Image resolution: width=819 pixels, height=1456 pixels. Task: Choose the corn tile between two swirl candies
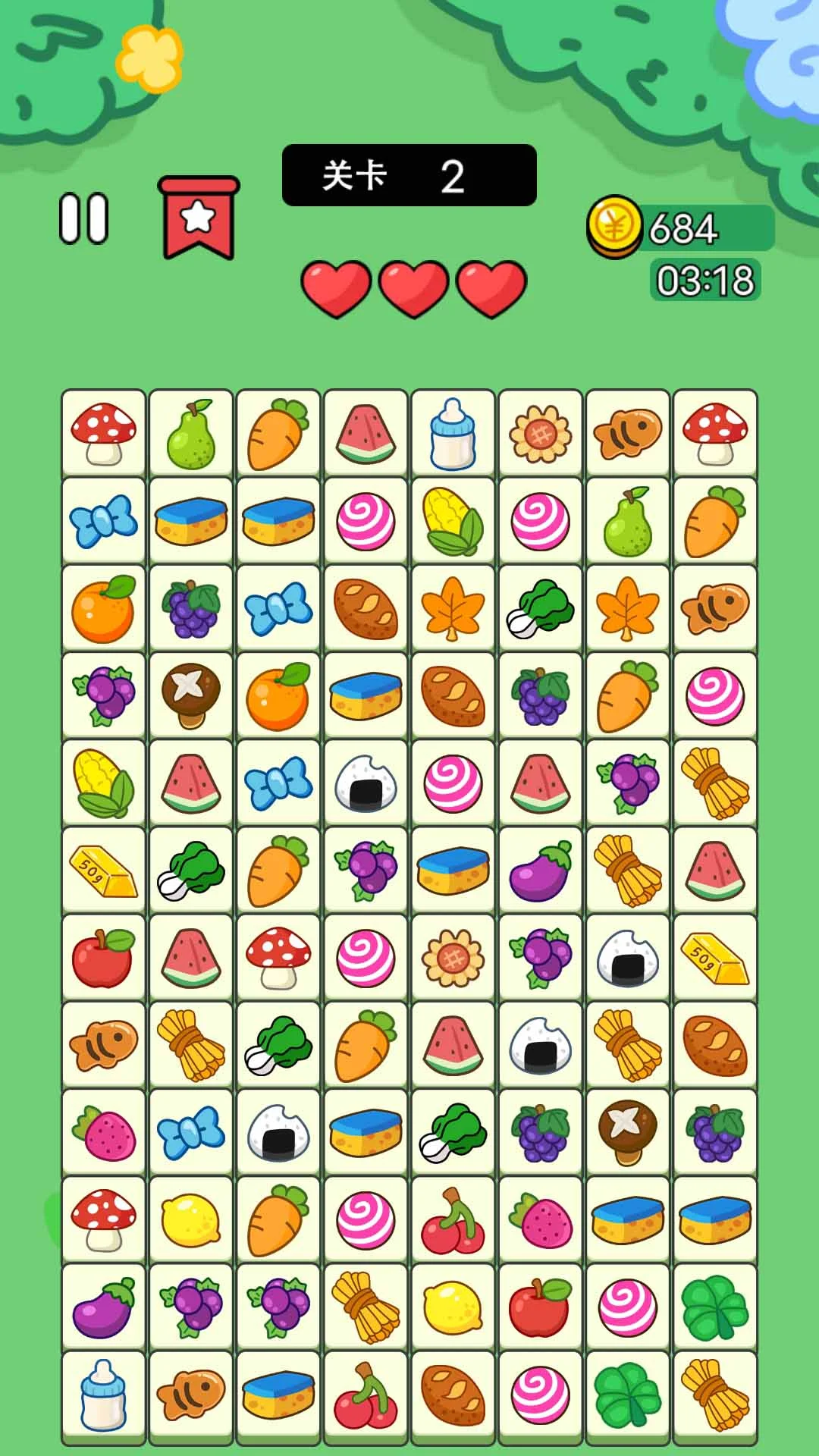[453, 521]
